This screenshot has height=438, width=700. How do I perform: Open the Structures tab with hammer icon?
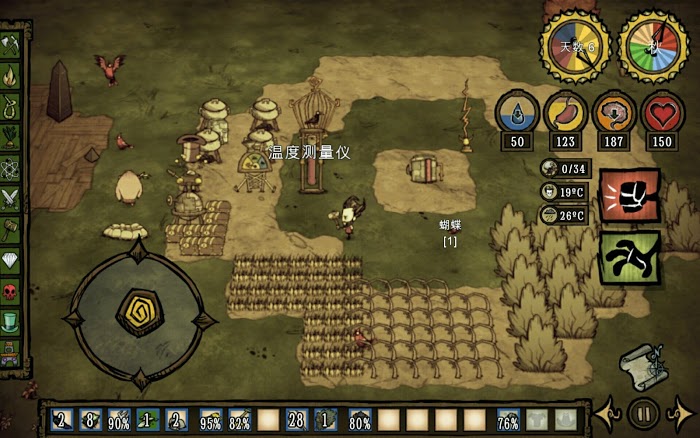tap(11, 228)
